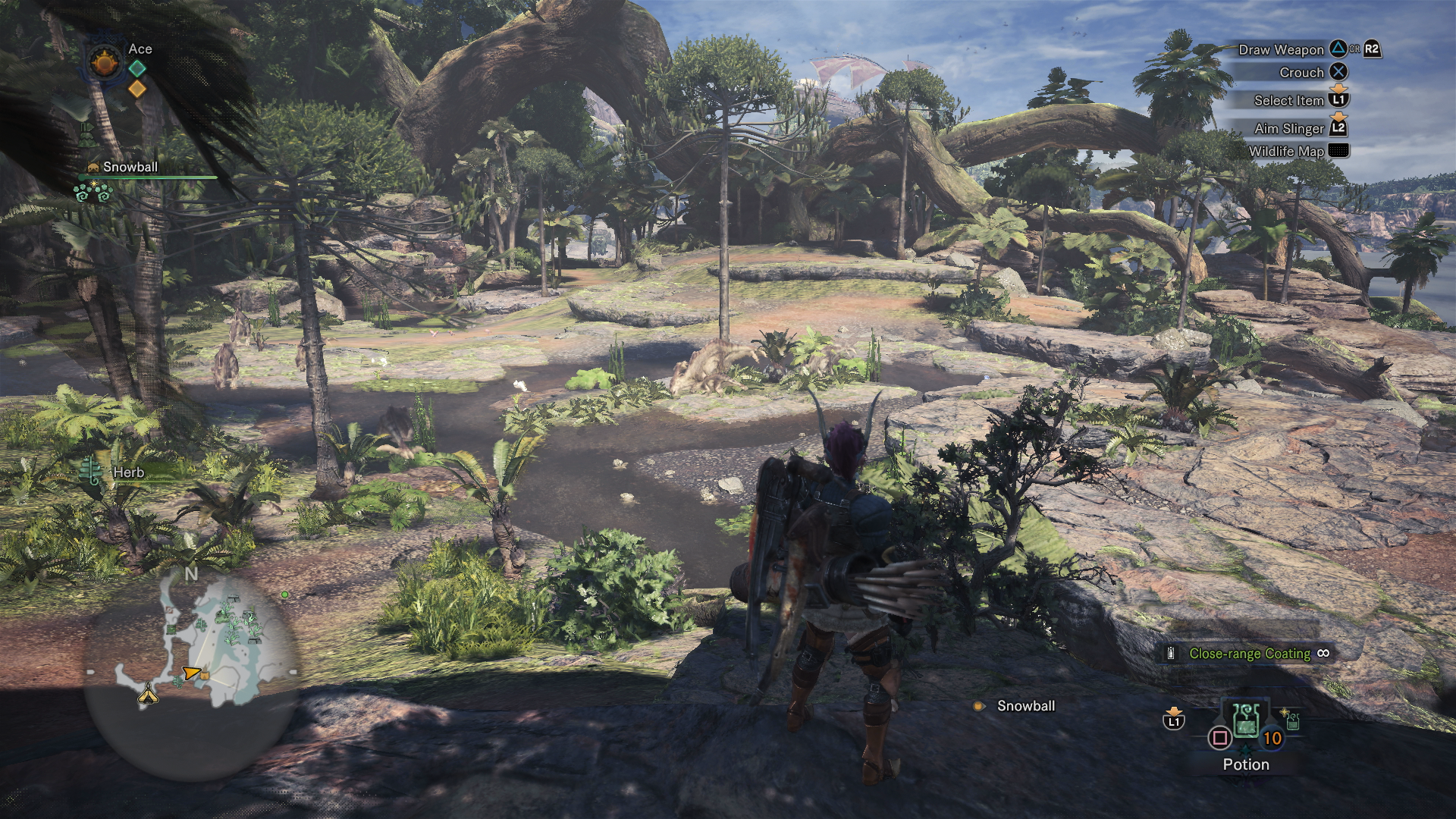Click the Herb gathering point label
The width and height of the screenshot is (1456, 819).
[x=128, y=472]
